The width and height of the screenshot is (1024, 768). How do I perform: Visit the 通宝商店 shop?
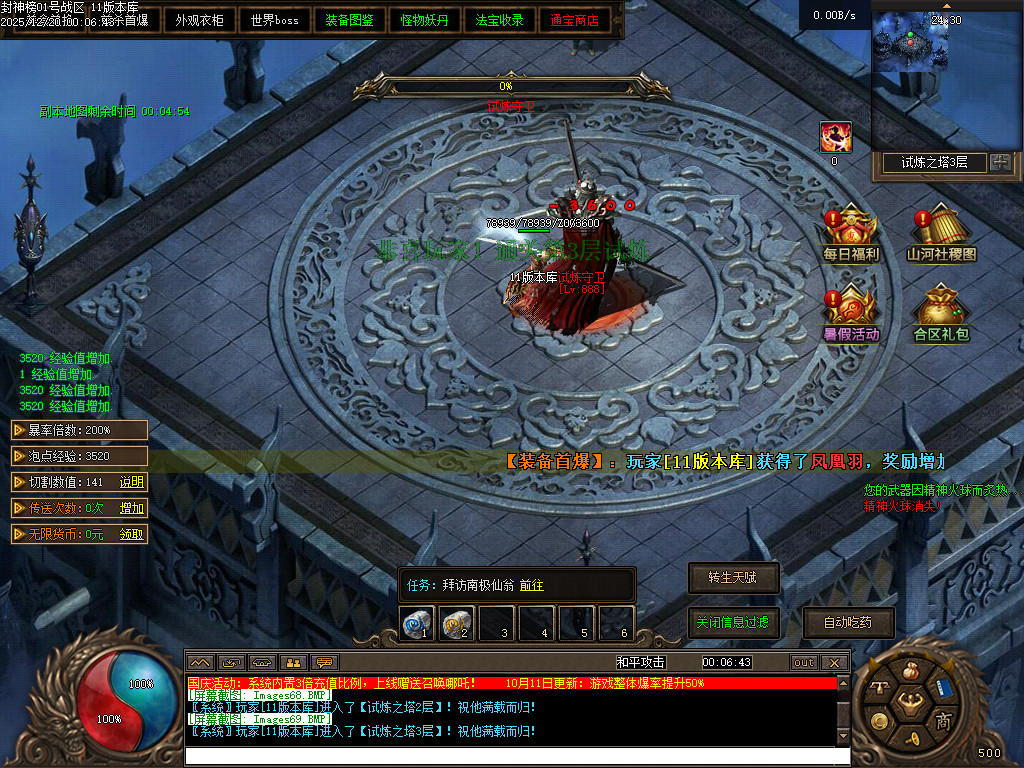point(575,20)
